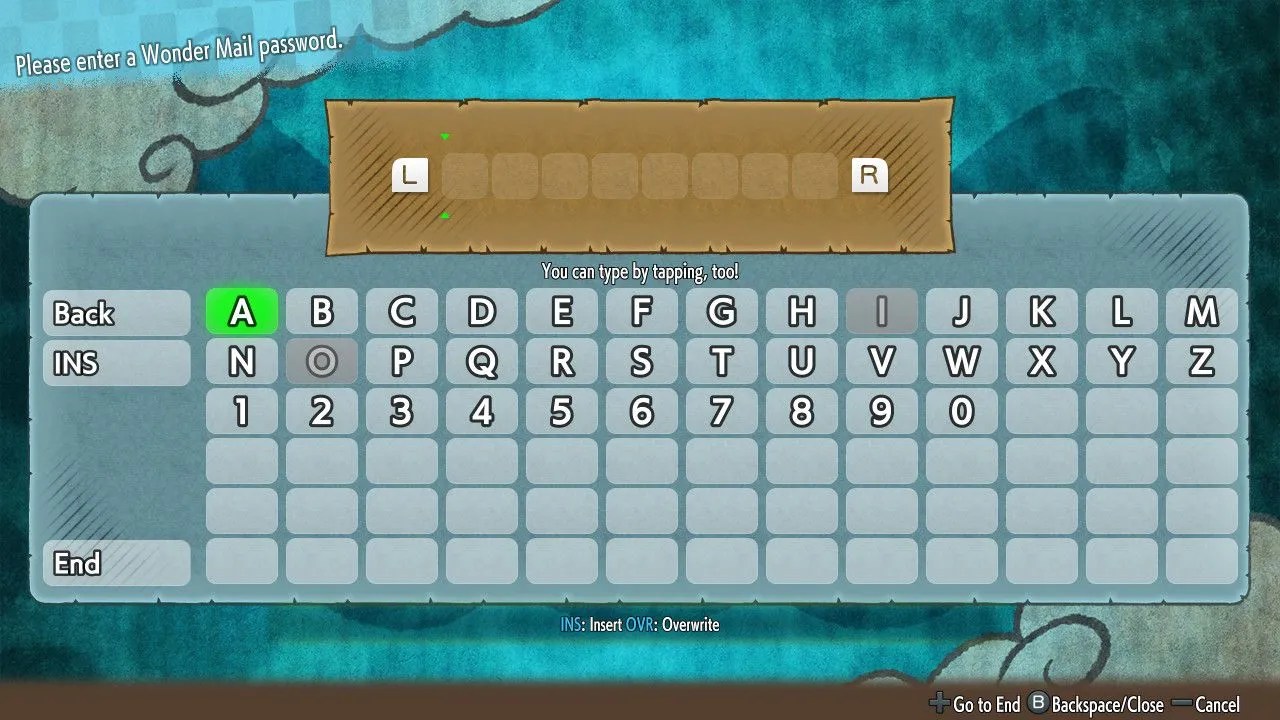Click the Back key on the keyboard
Screen dimensions: 1280x720
click(x=113, y=313)
